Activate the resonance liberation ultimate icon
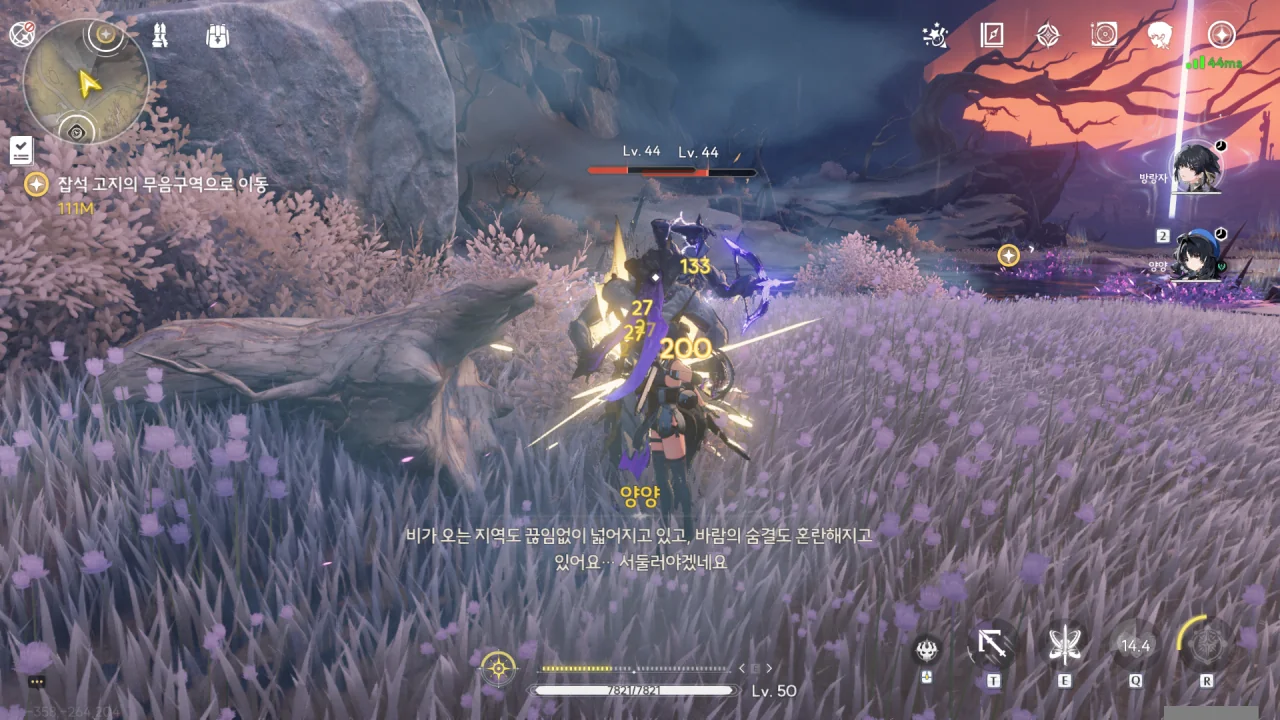 (1207, 644)
